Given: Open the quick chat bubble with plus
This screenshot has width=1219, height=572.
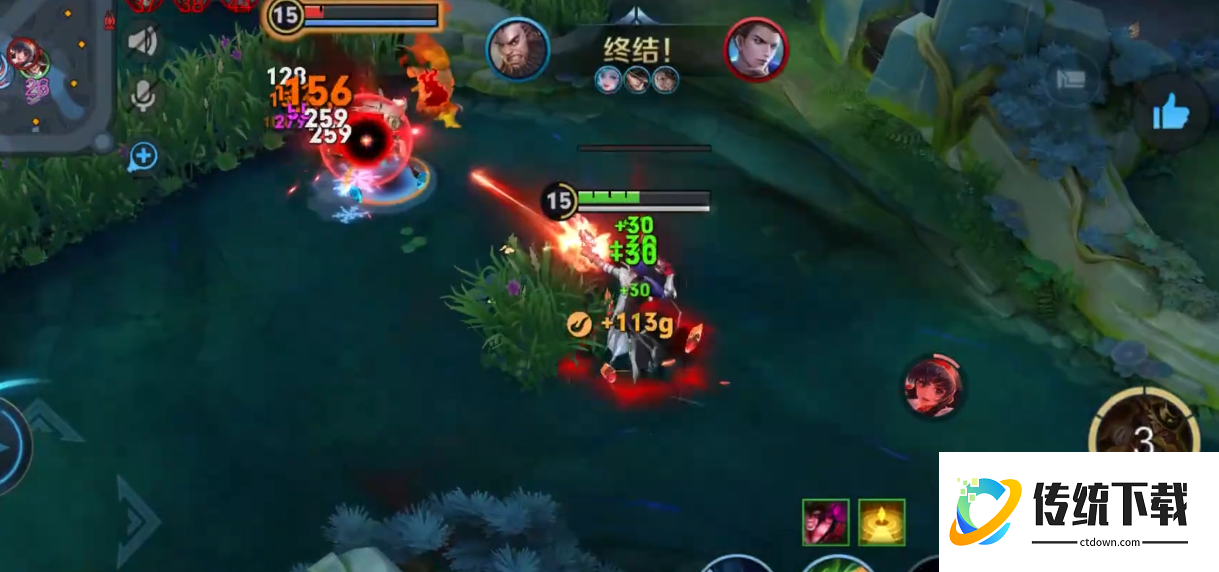Looking at the screenshot, I should (x=143, y=156).
